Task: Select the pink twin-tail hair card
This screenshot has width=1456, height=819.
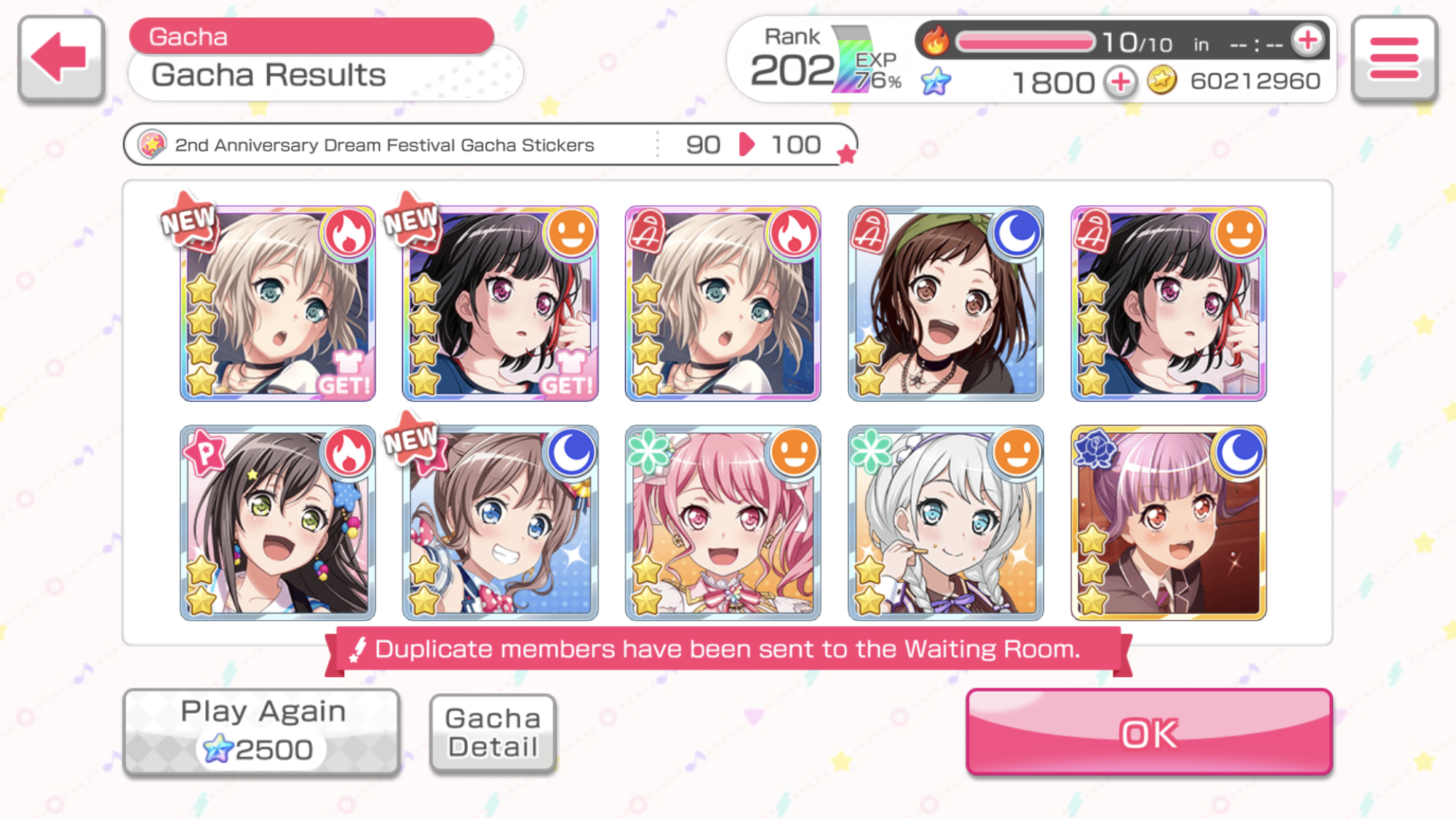Action: (723, 524)
